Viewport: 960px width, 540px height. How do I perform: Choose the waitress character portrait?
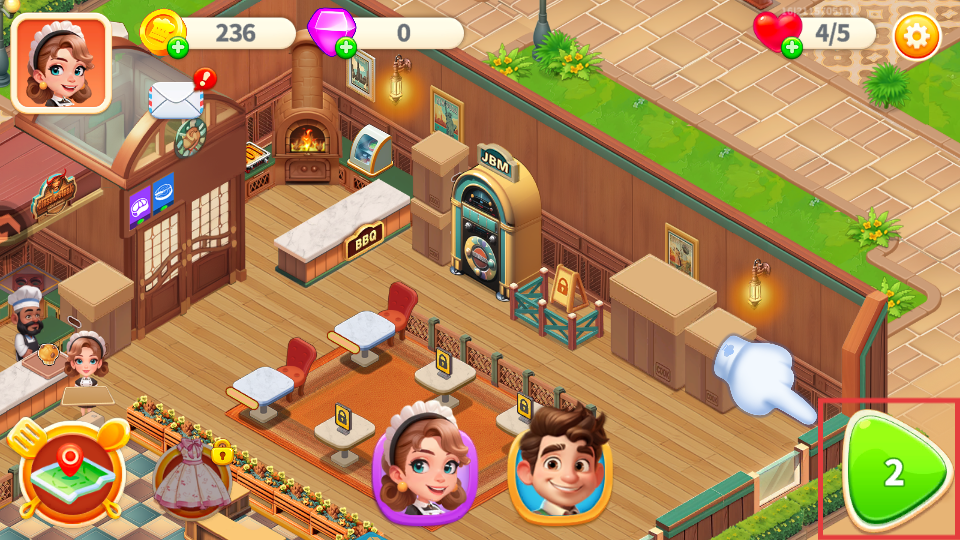tap(425, 464)
